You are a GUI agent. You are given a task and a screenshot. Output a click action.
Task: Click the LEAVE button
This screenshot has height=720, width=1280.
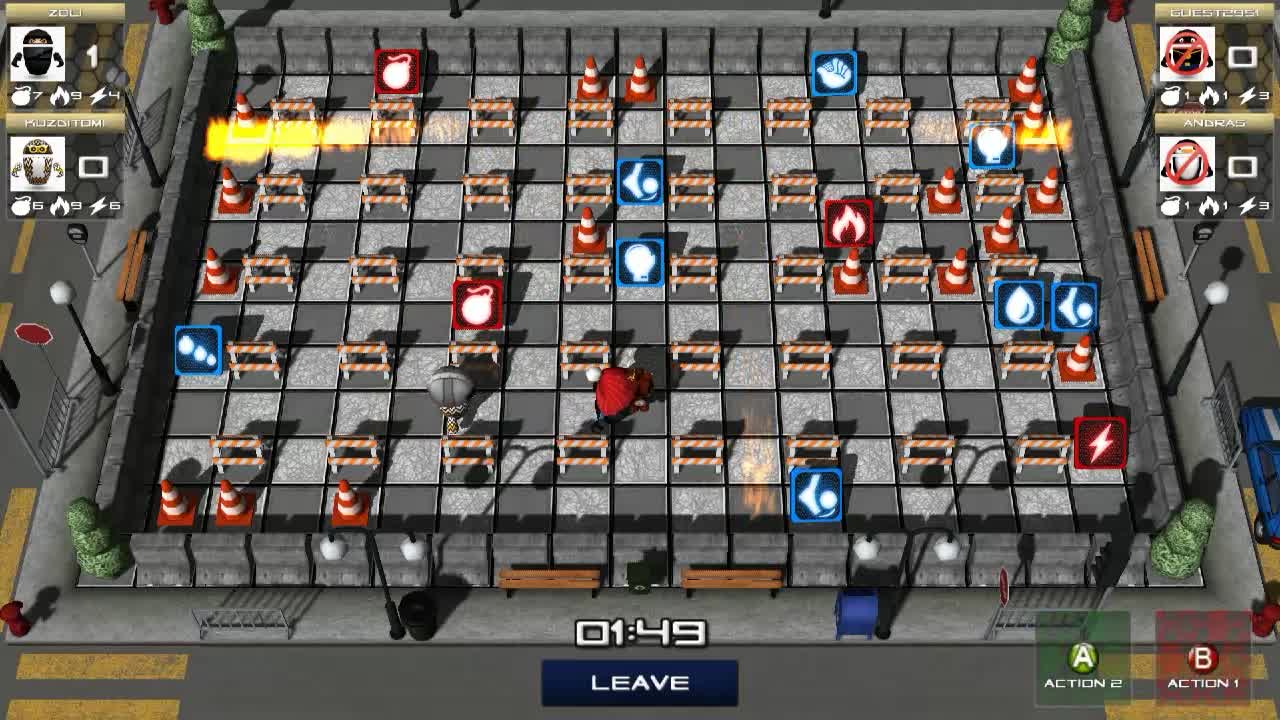[x=640, y=682]
